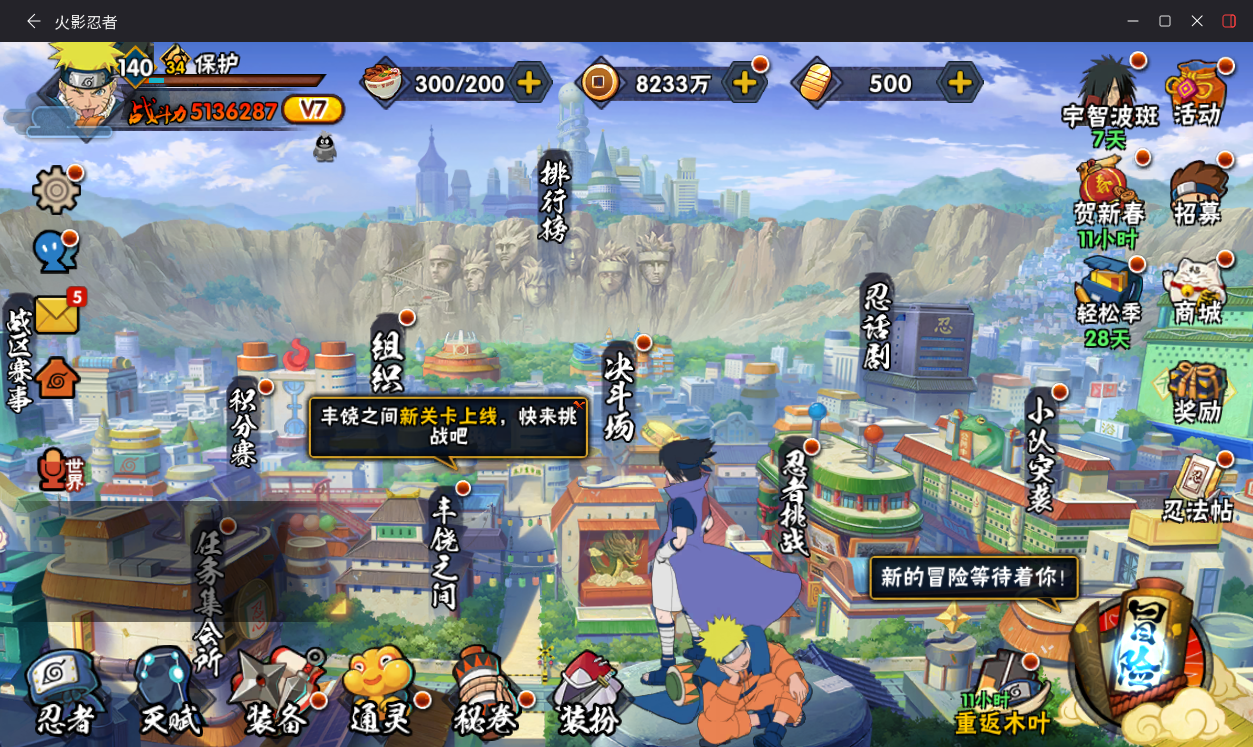Add more ramen stamina with plus button
Viewport: 1253px width, 747px height.
pos(530,83)
